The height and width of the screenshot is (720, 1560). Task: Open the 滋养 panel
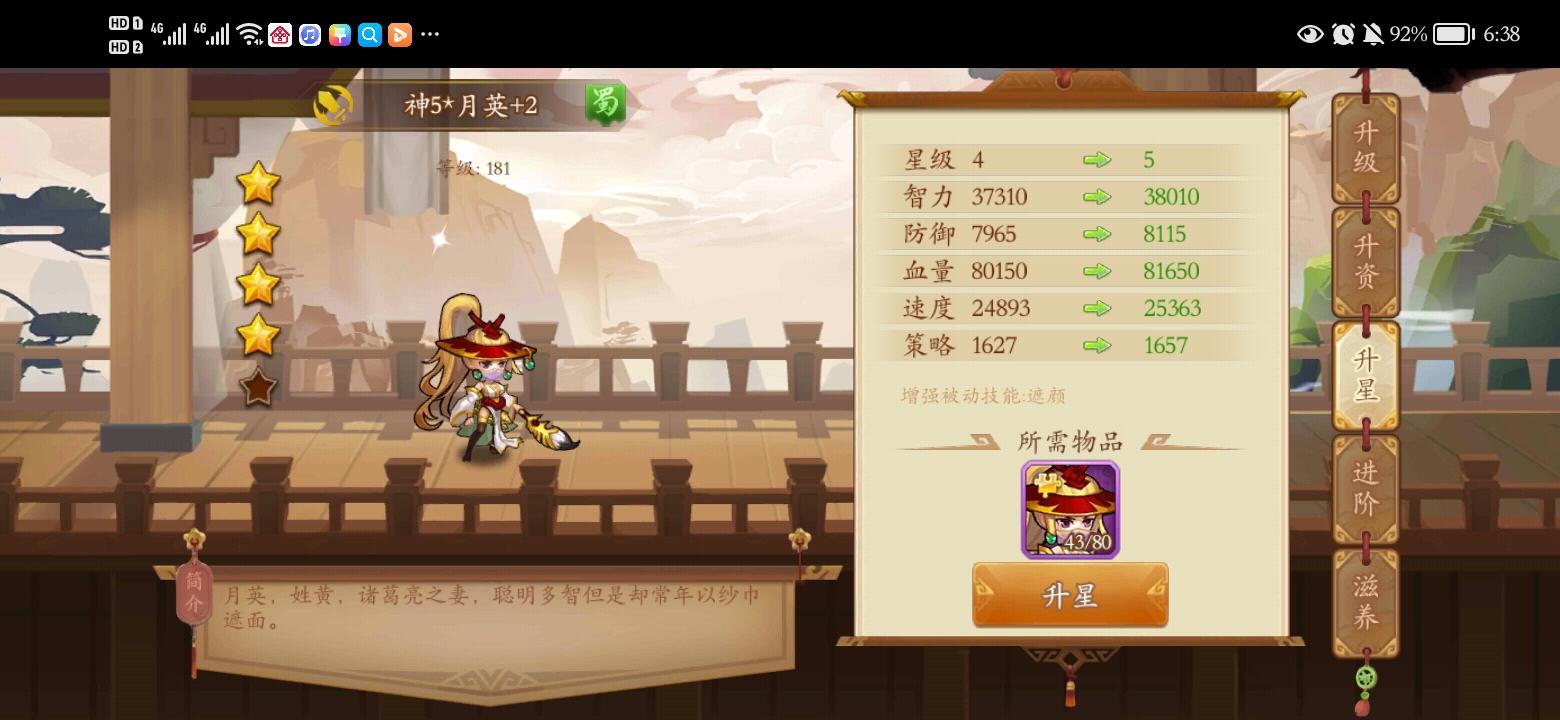(1366, 598)
